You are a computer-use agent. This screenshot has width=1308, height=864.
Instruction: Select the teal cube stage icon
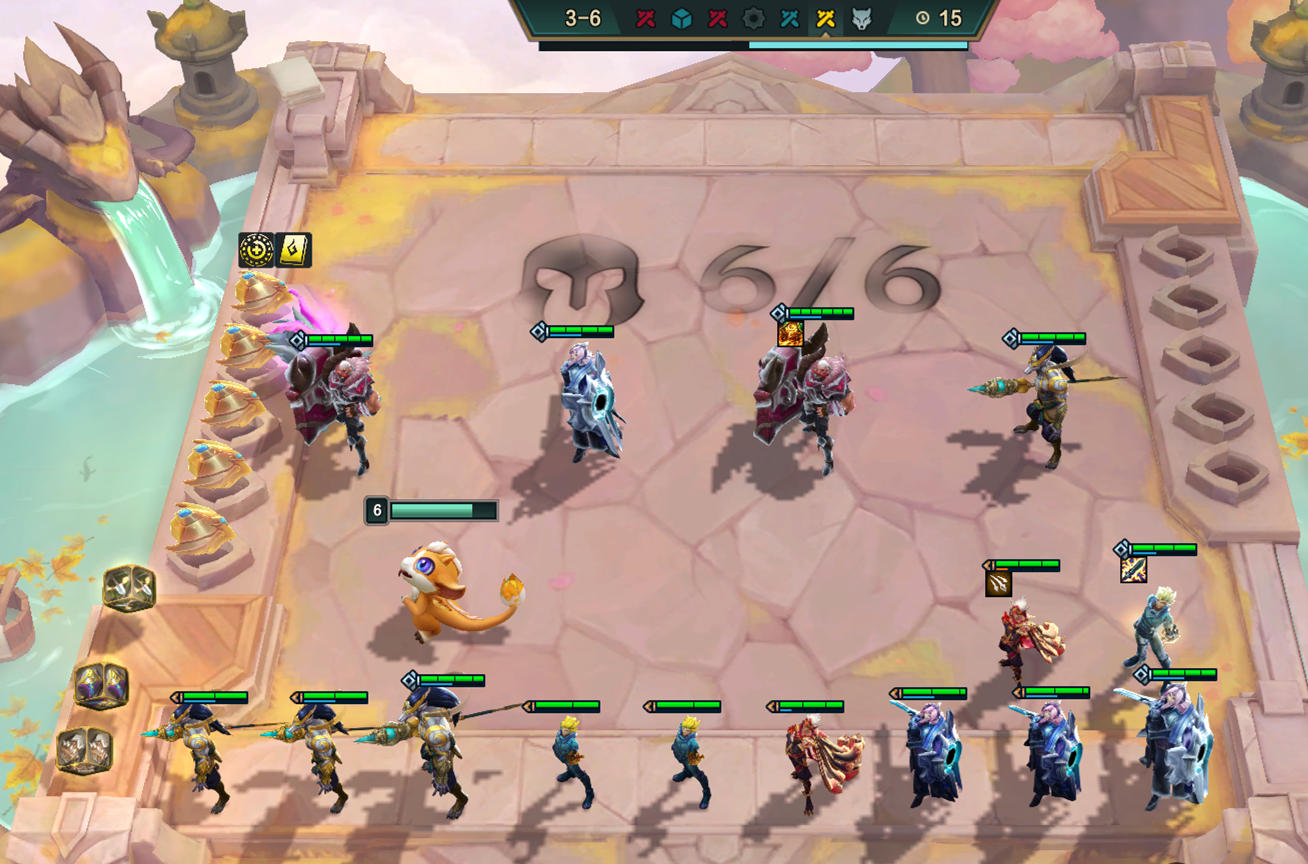681,18
